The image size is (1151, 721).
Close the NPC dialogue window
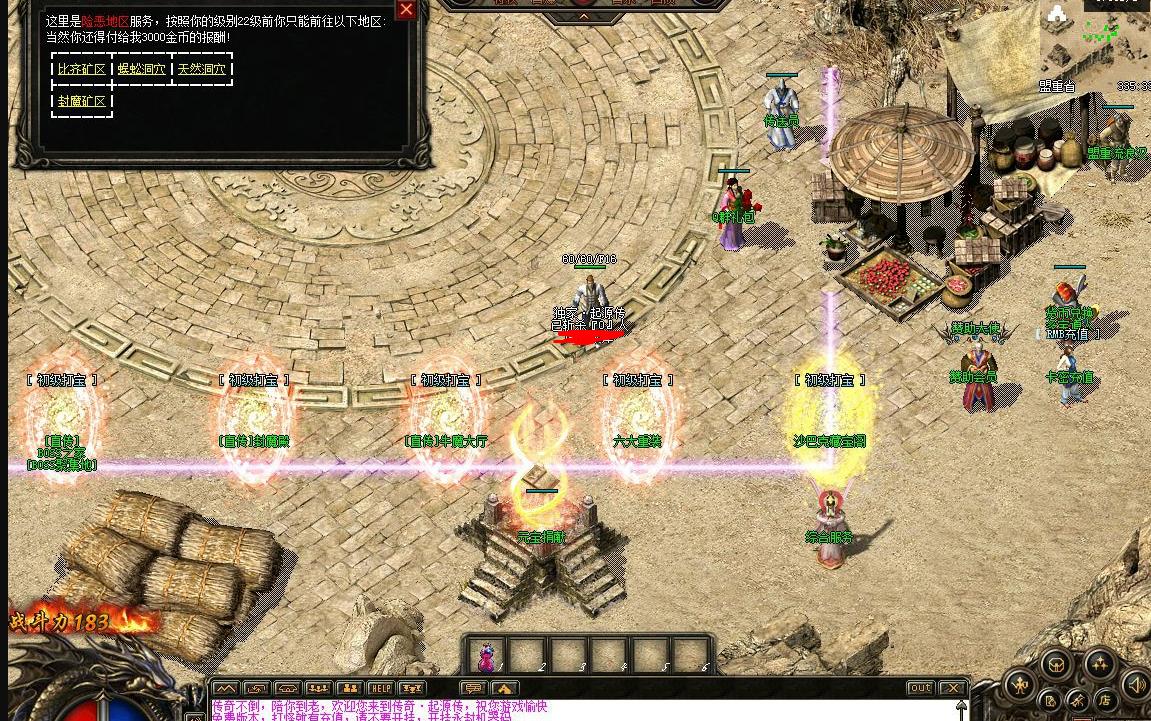point(405,10)
